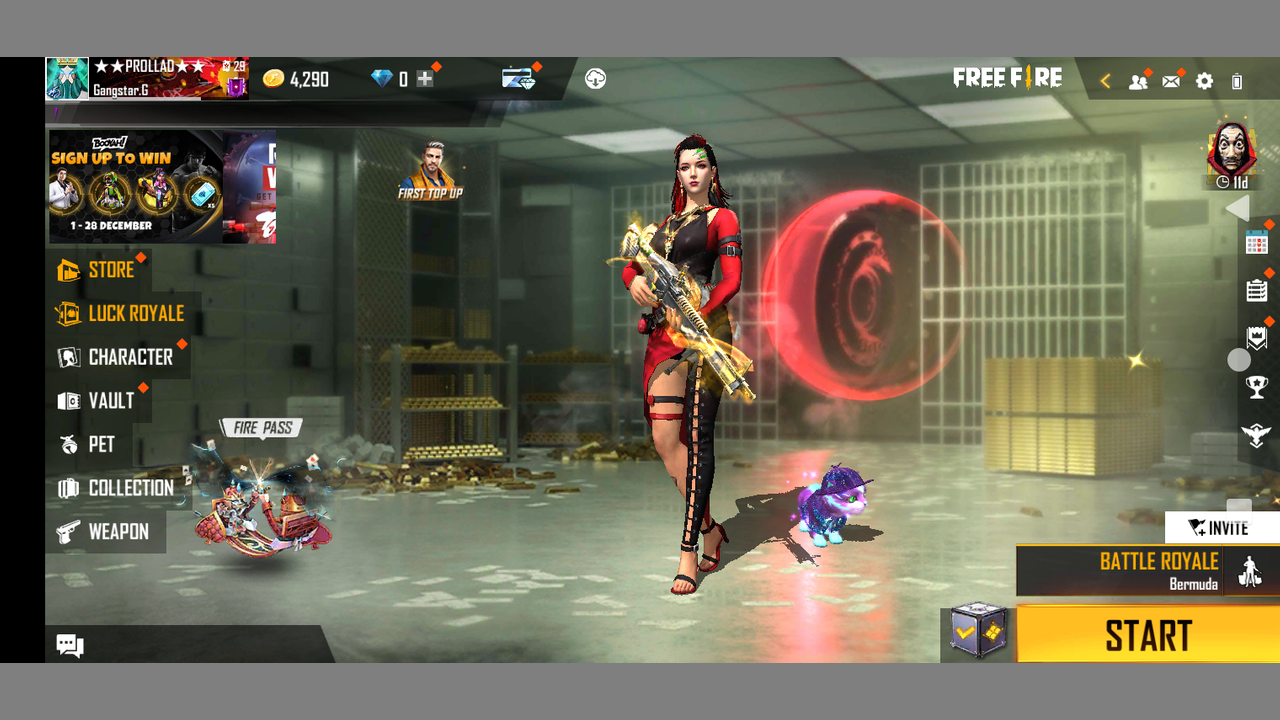
Task: Add diamonds with the plus button
Action: coord(425,79)
